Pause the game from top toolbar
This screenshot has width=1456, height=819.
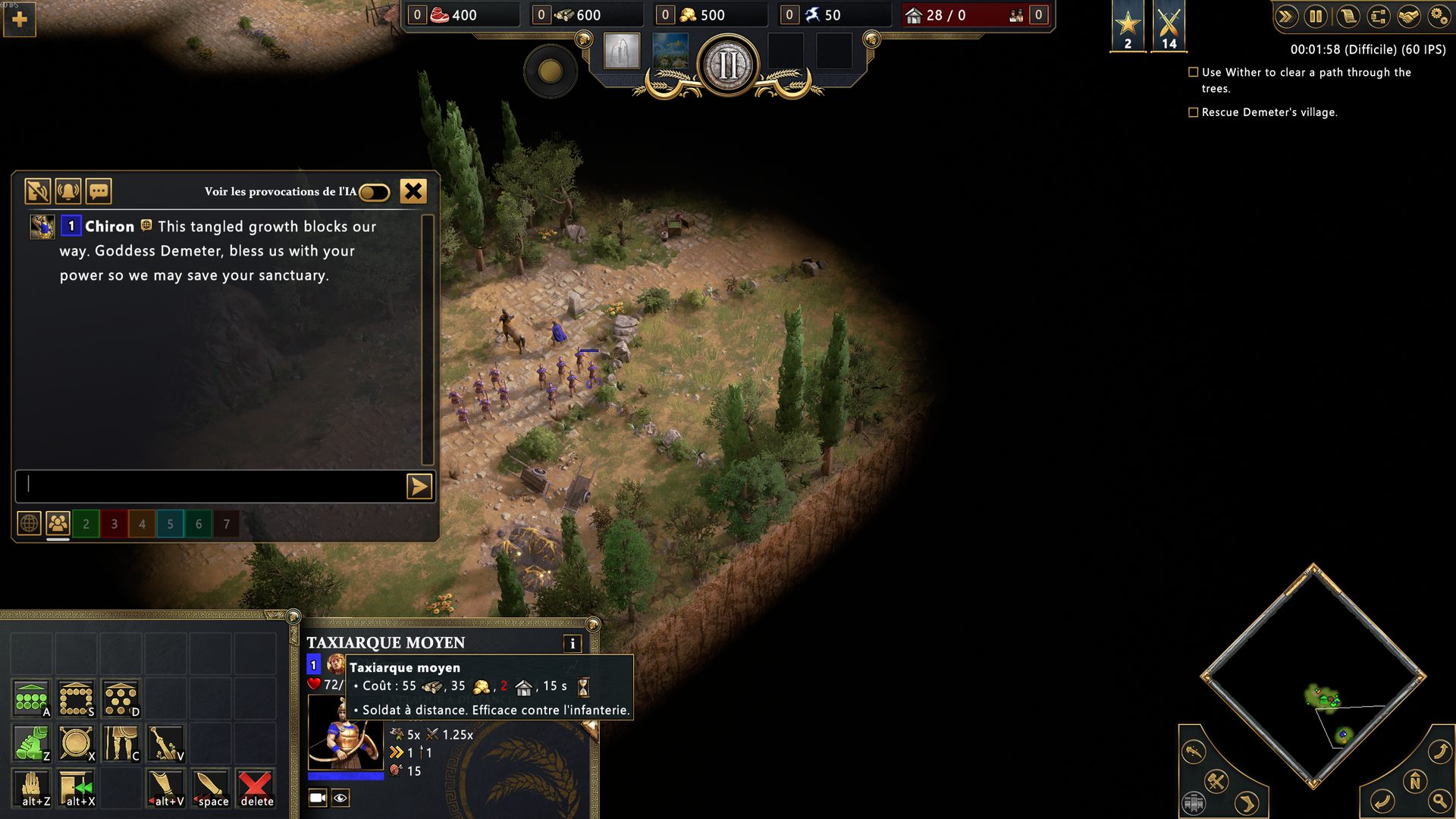[x=1316, y=17]
